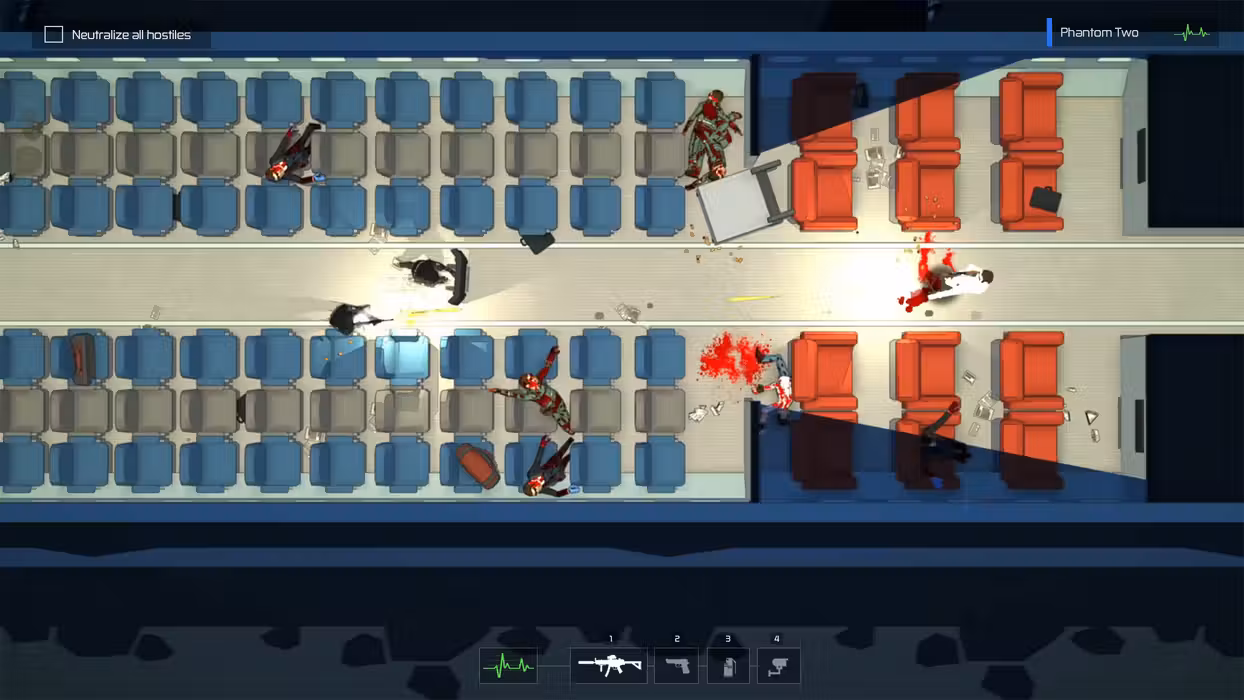Switch to the pistol slot
This screenshot has width=1244, height=700.
point(677,665)
